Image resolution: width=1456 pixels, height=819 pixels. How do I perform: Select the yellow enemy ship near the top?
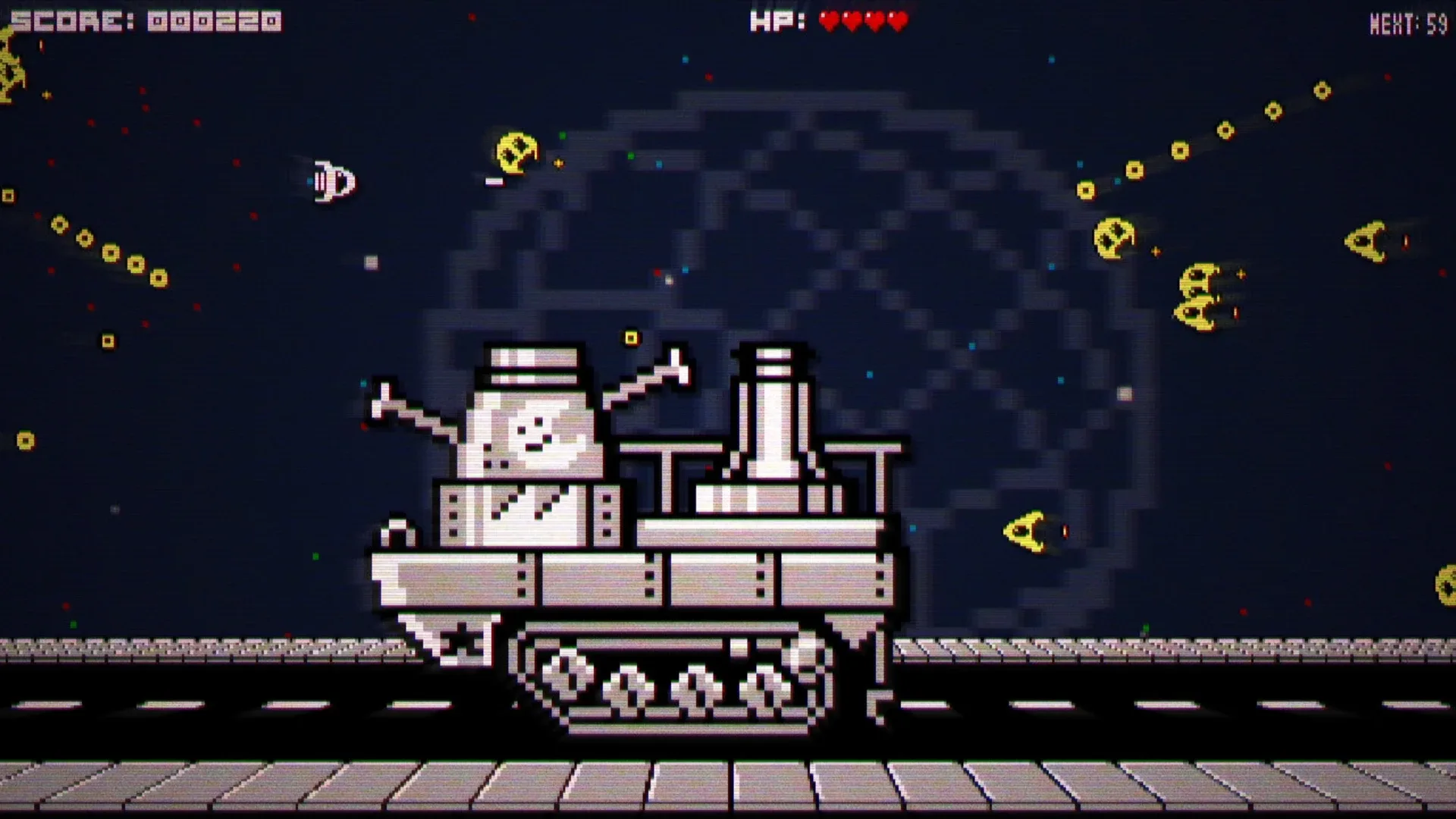coord(516,152)
